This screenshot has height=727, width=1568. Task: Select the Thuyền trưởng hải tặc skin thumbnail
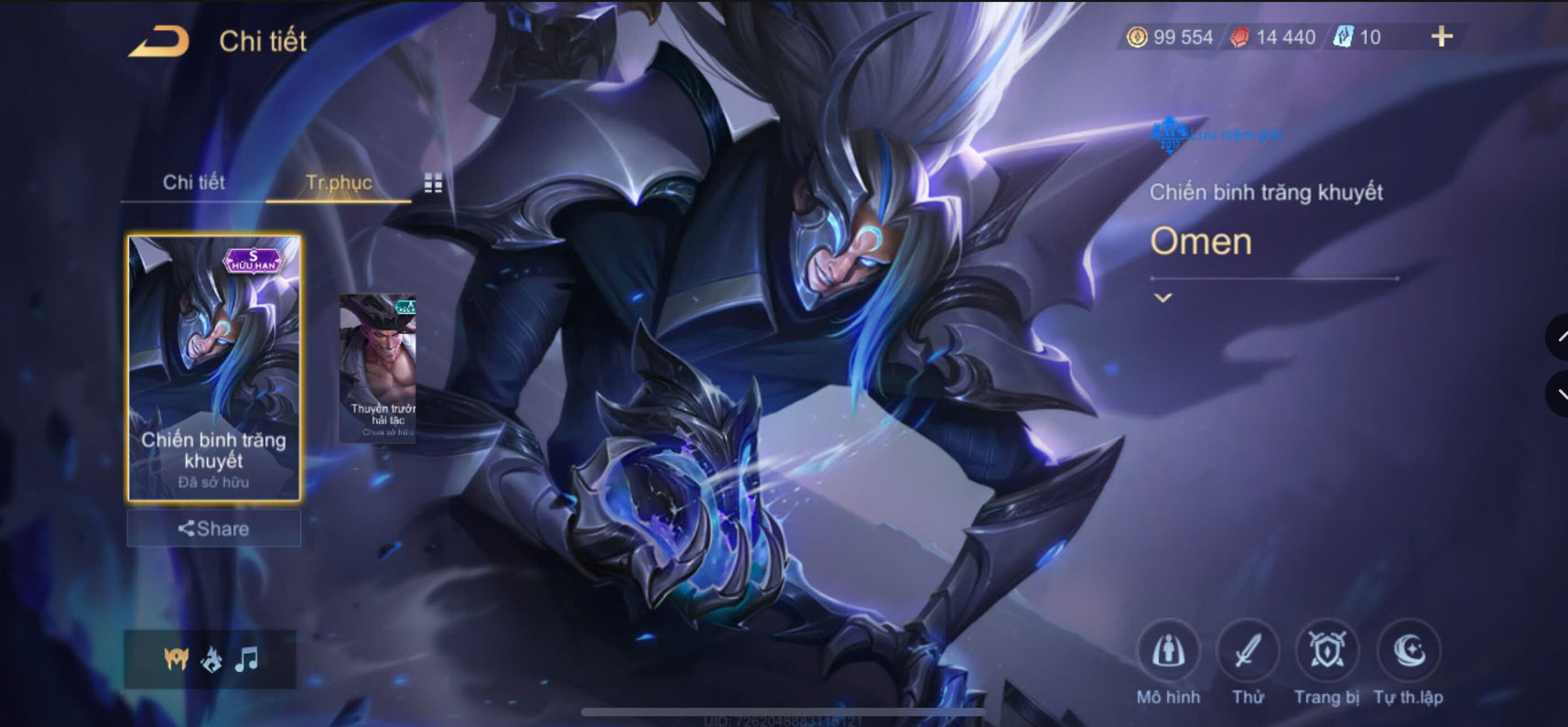coord(378,366)
